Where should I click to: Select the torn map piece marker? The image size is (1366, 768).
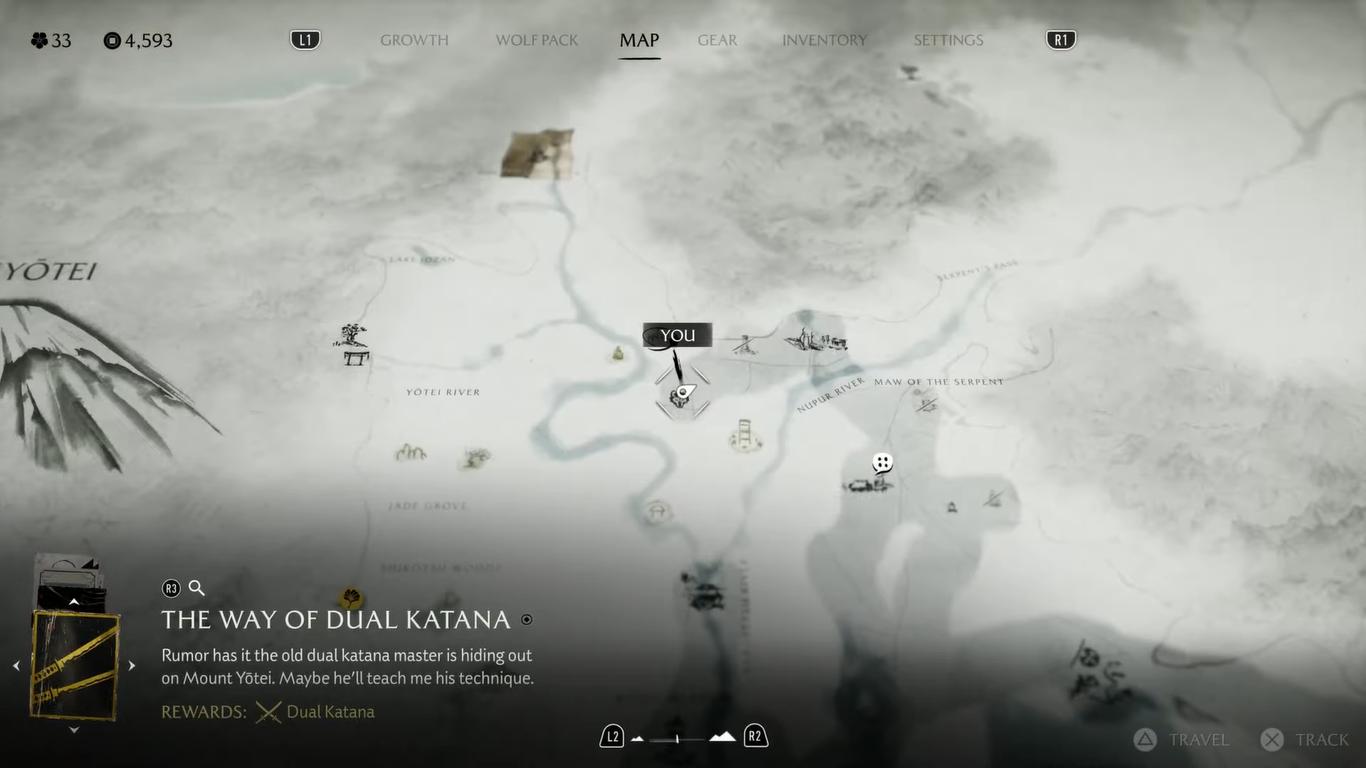538,153
